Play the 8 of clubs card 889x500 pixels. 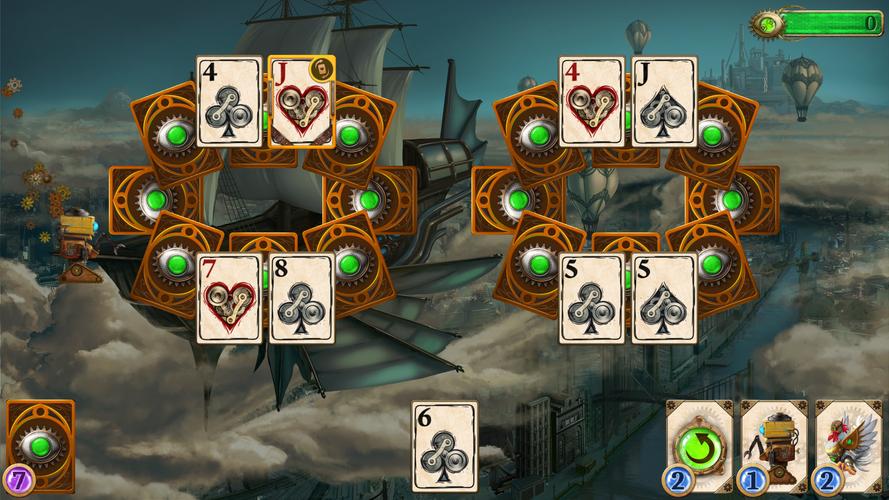click(x=302, y=298)
